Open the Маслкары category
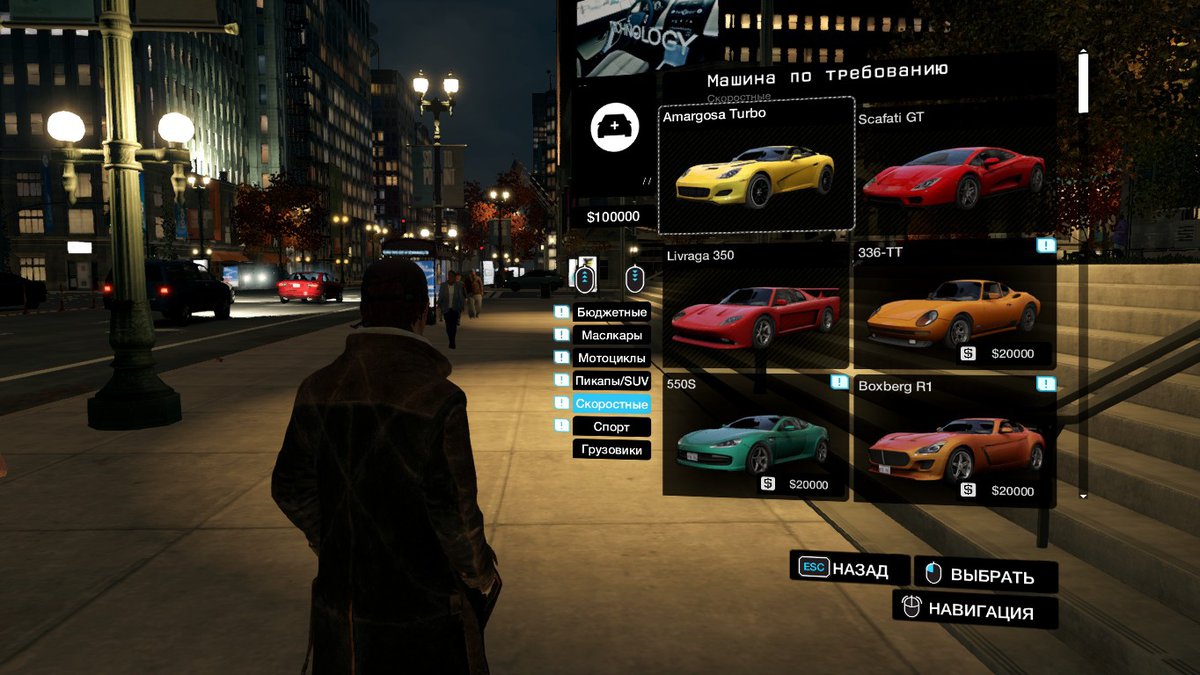The height and width of the screenshot is (675, 1200). pyautogui.click(x=612, y=335)
